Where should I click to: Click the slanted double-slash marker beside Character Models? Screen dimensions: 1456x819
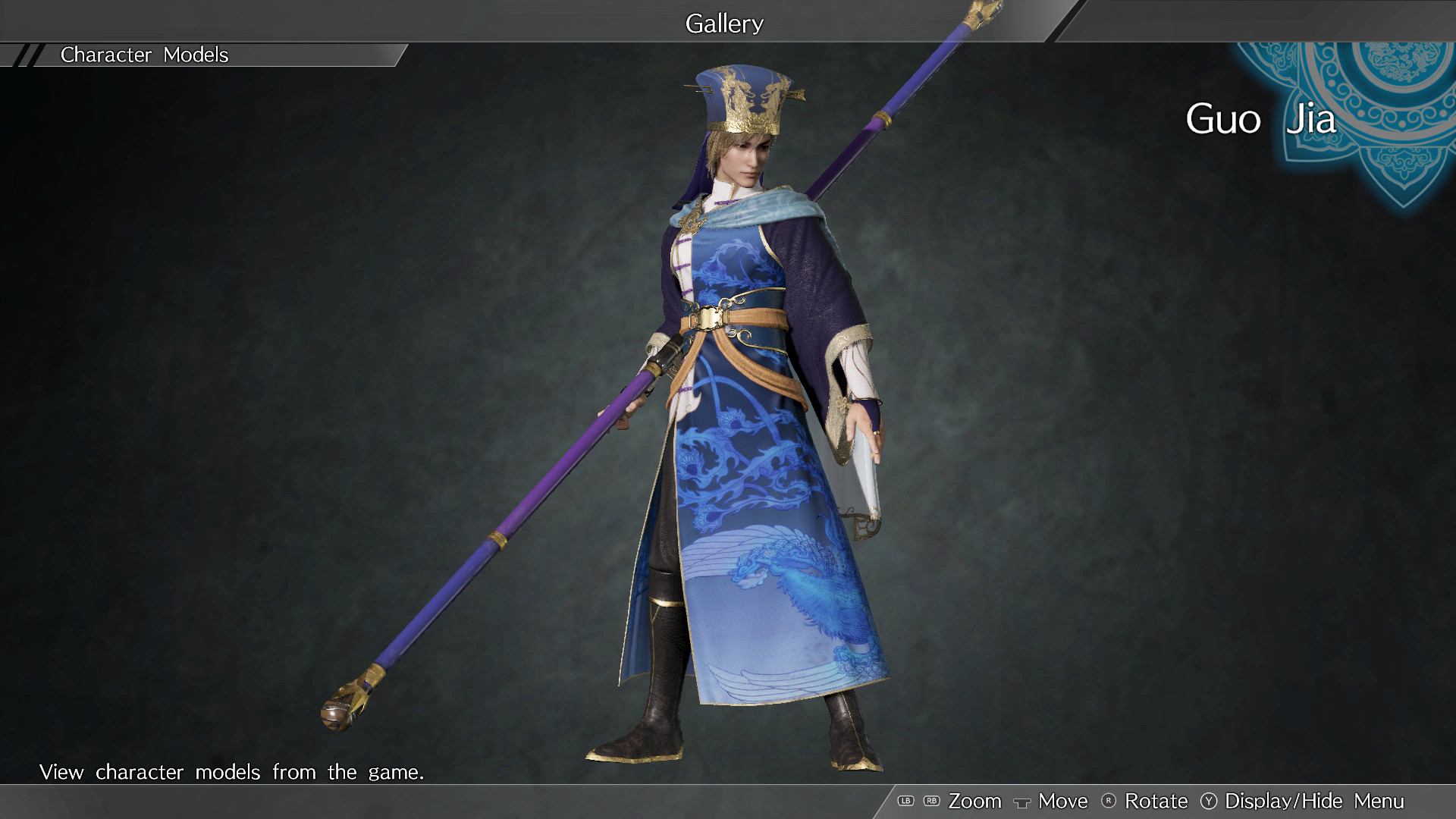(x=29, y=55)
